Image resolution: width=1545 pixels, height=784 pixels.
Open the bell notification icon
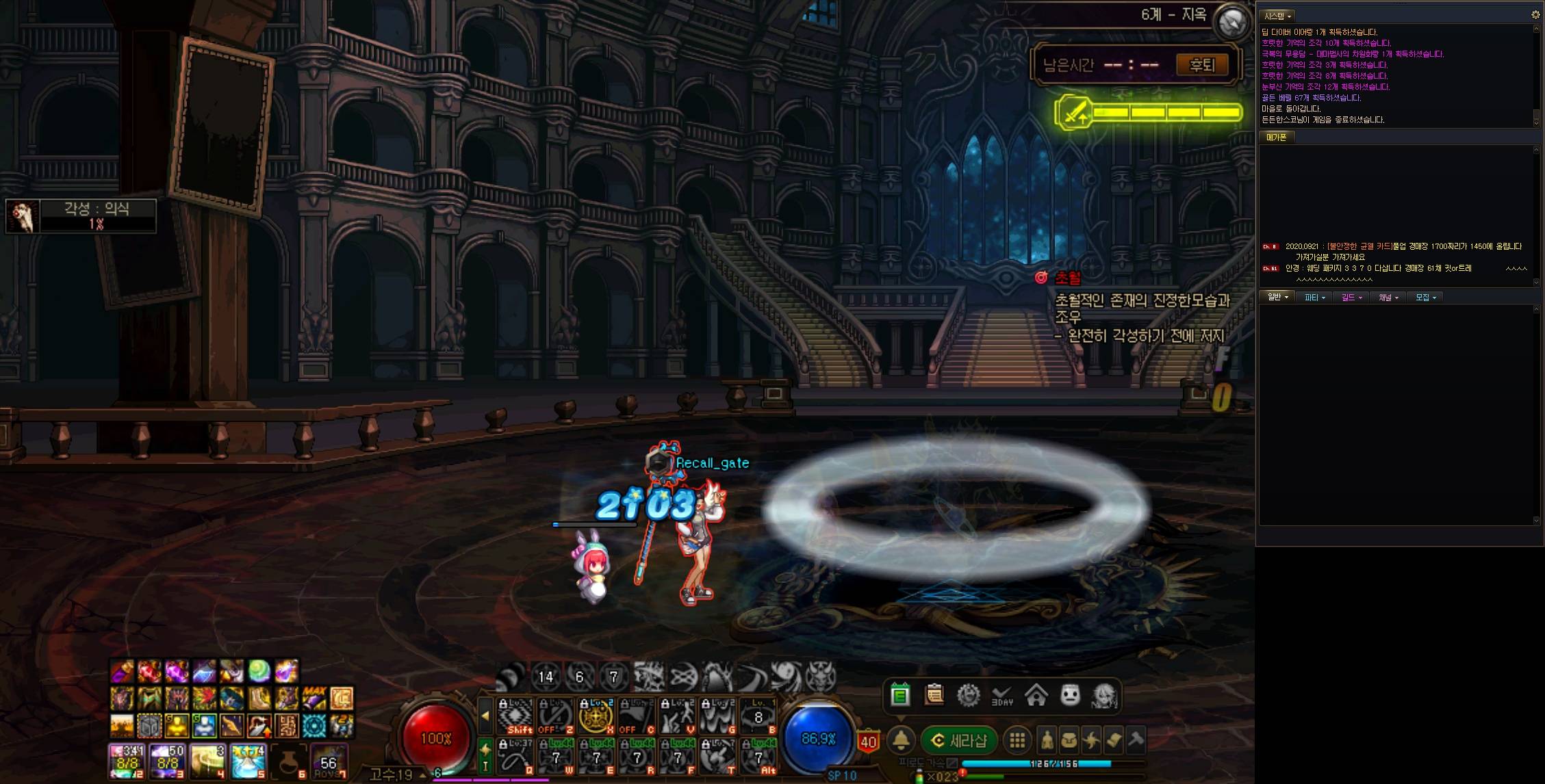901,740
